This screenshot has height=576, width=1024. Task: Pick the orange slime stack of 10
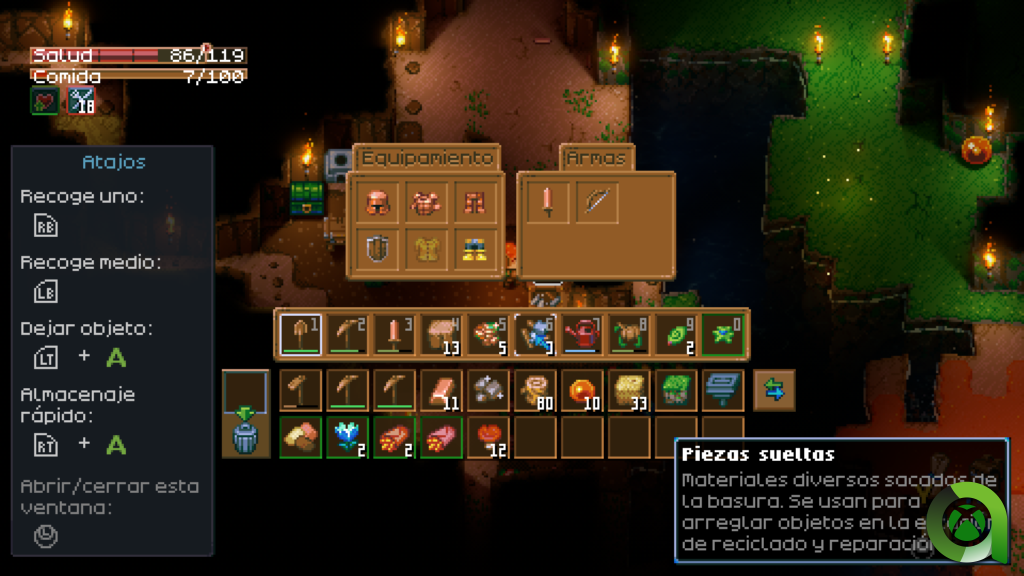coord(582,391)
